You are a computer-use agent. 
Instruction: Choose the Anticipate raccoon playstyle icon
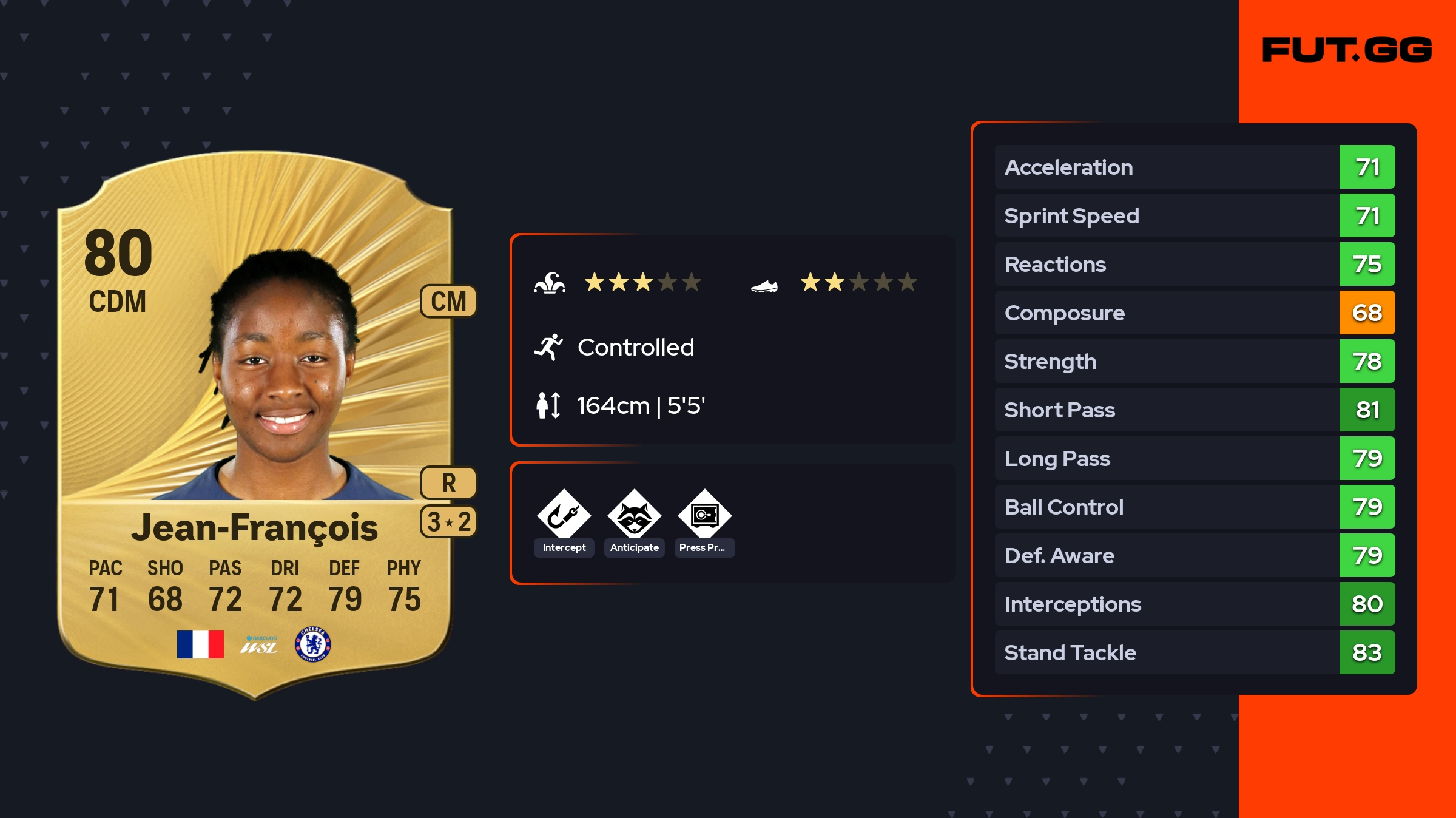[x=634, y=515]
